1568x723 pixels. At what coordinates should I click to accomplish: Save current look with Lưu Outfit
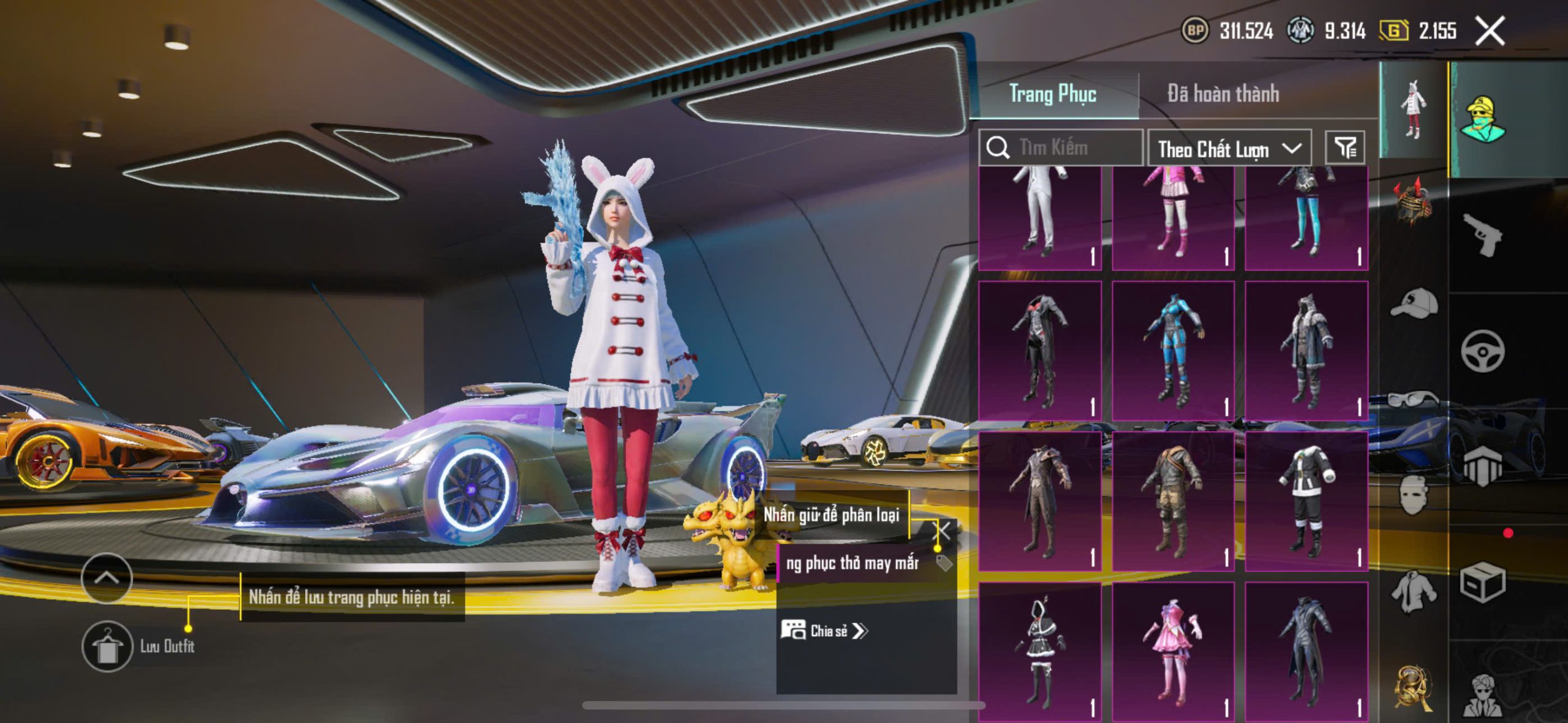(108, 646)
